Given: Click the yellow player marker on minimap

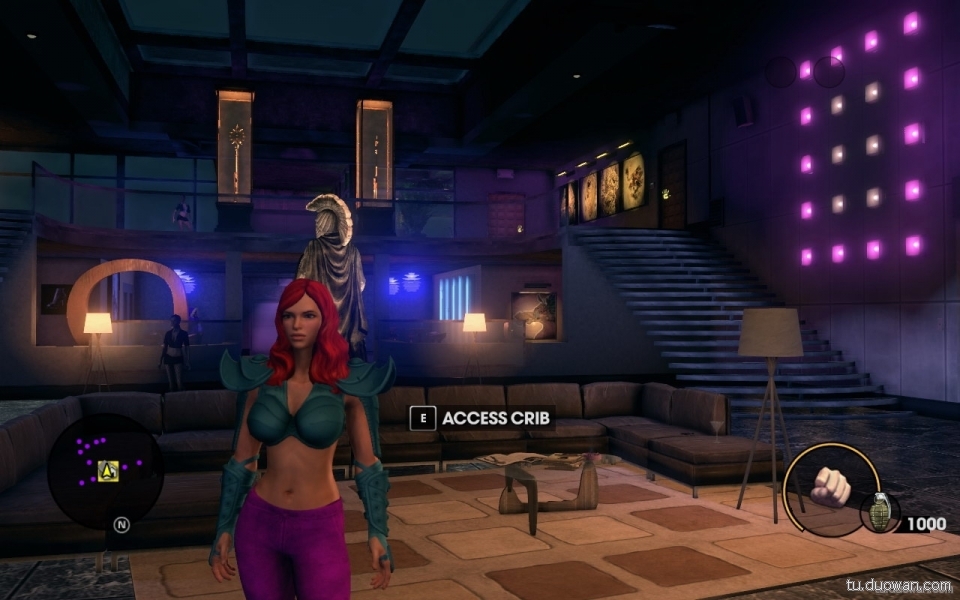Looking at the screenshot, I should pos(108,470).
